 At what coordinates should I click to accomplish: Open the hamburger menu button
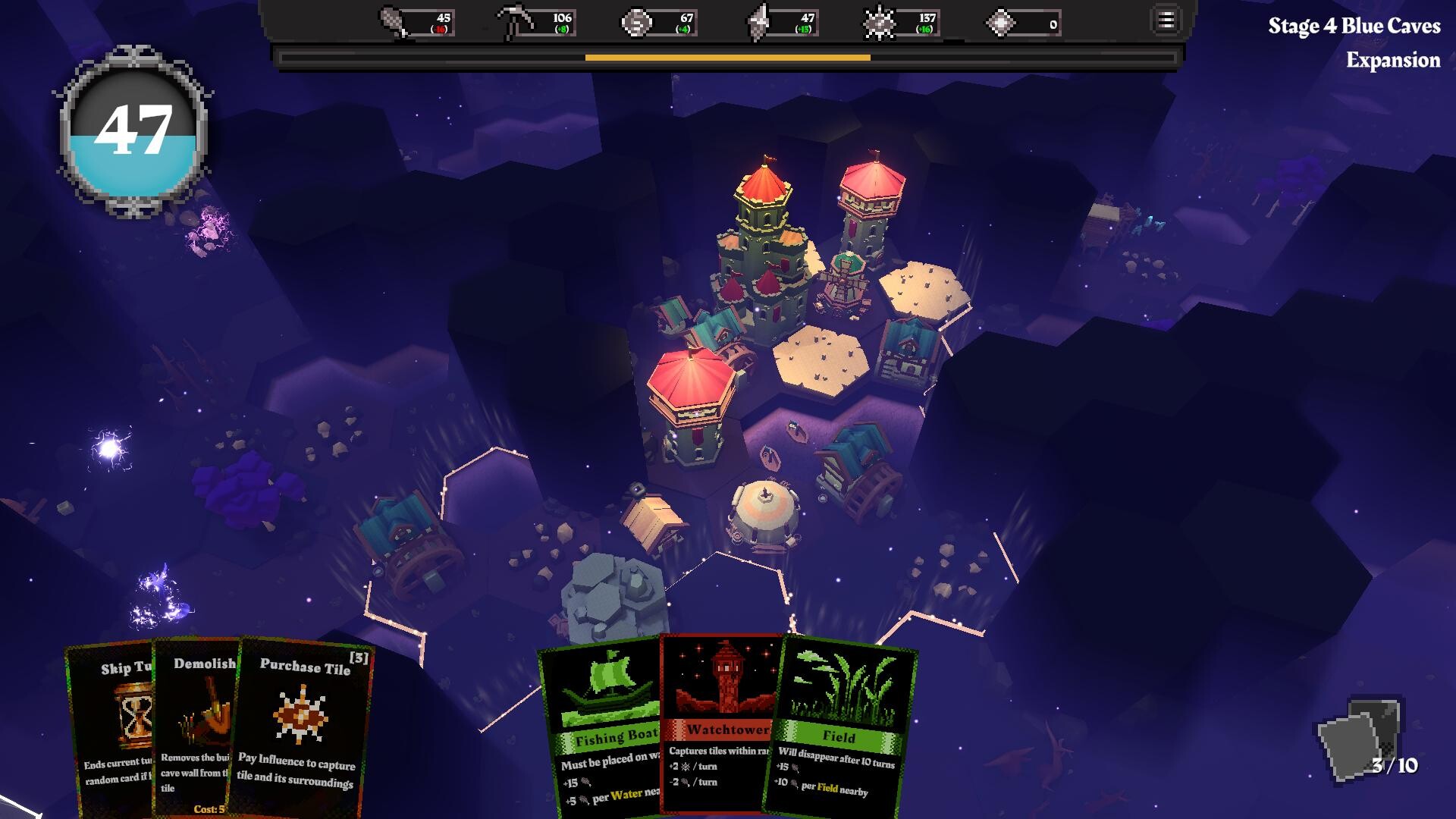(x=1166, y=20)
